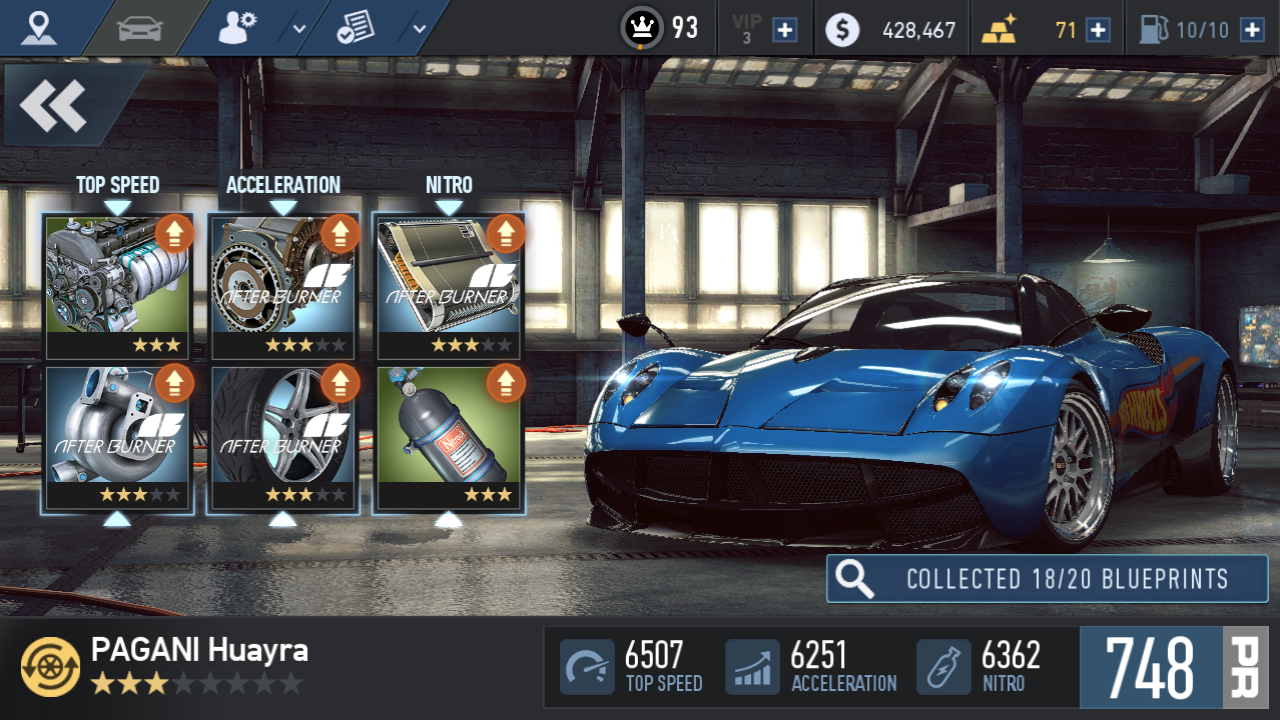This screenshot has width=1280, height=720.
Task: Click the yellow car parts icon
Action: [x=50, y=667]
